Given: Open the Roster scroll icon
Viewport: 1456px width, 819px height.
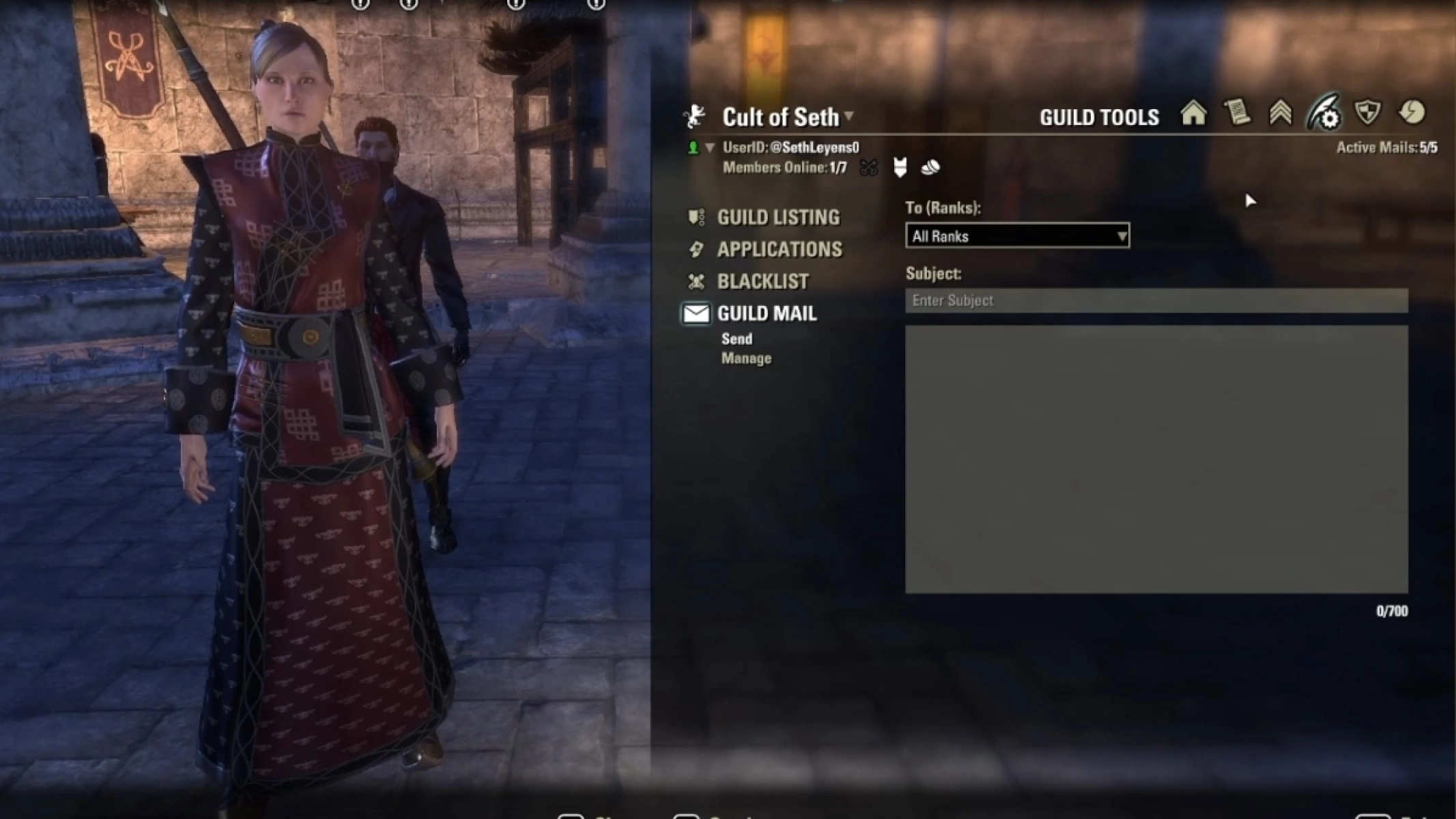Looking at the screenshot, I should (x=1239, y=116).
